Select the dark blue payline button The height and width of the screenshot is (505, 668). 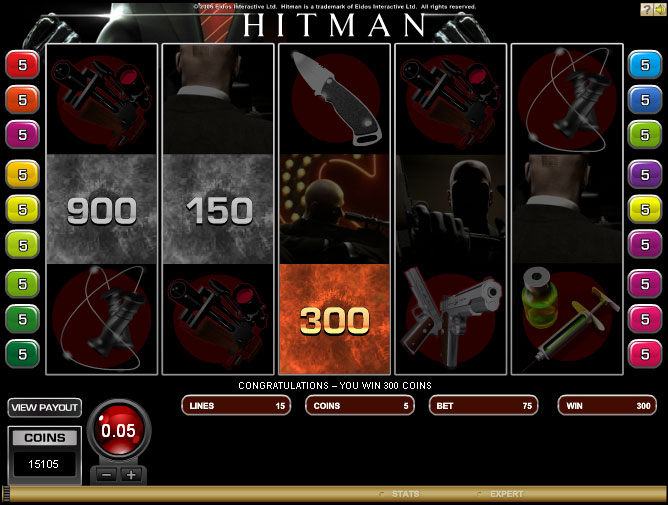[x=641, y=100]
